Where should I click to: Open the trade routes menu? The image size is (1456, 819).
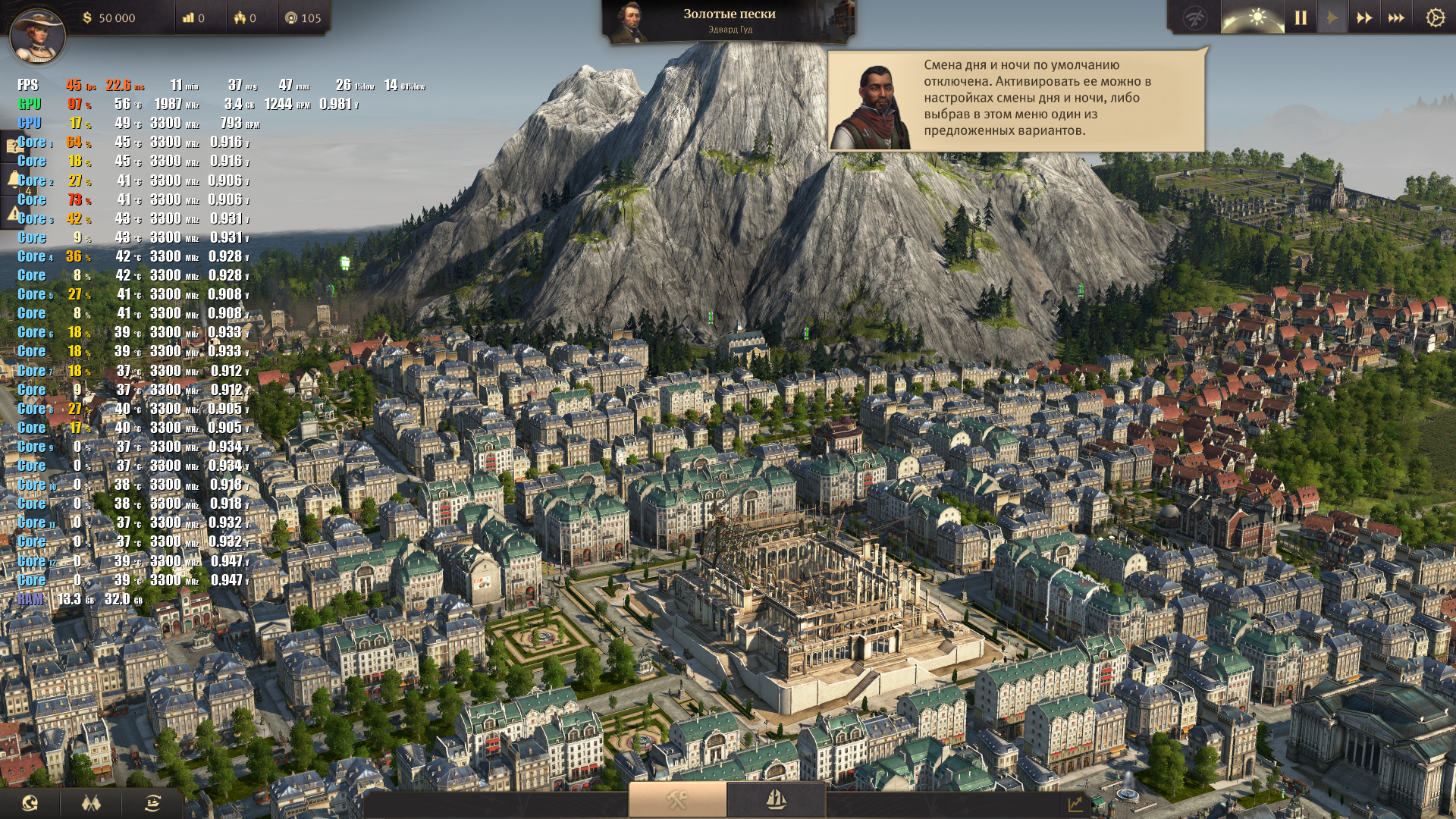tap(152, 802)
